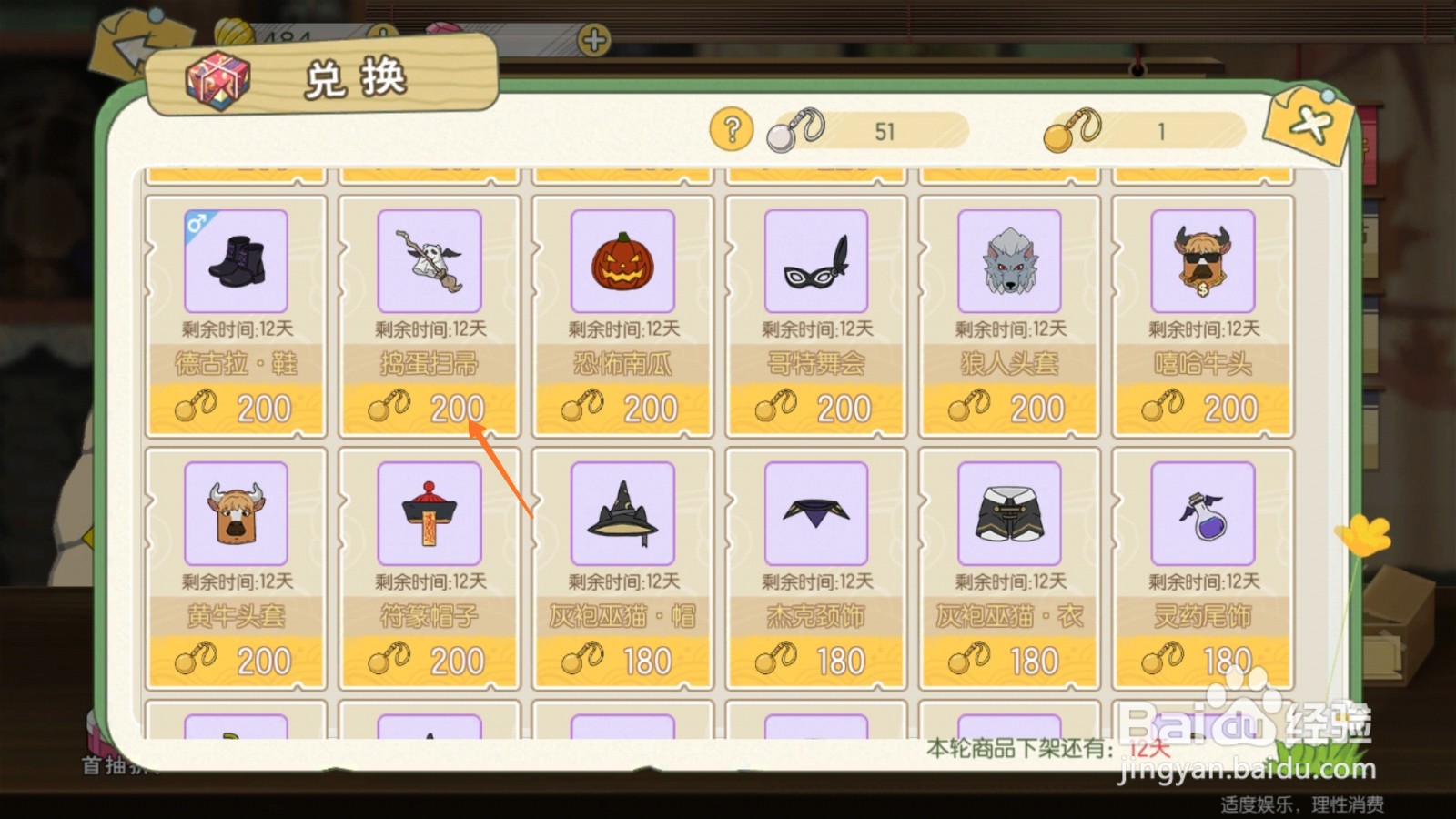Image resolution: width=1456 pixels, height=819 pixels.
Task: Exchange 德古拉·鞋 for 200
Action: pyautogui.click(x=237, y=408)
